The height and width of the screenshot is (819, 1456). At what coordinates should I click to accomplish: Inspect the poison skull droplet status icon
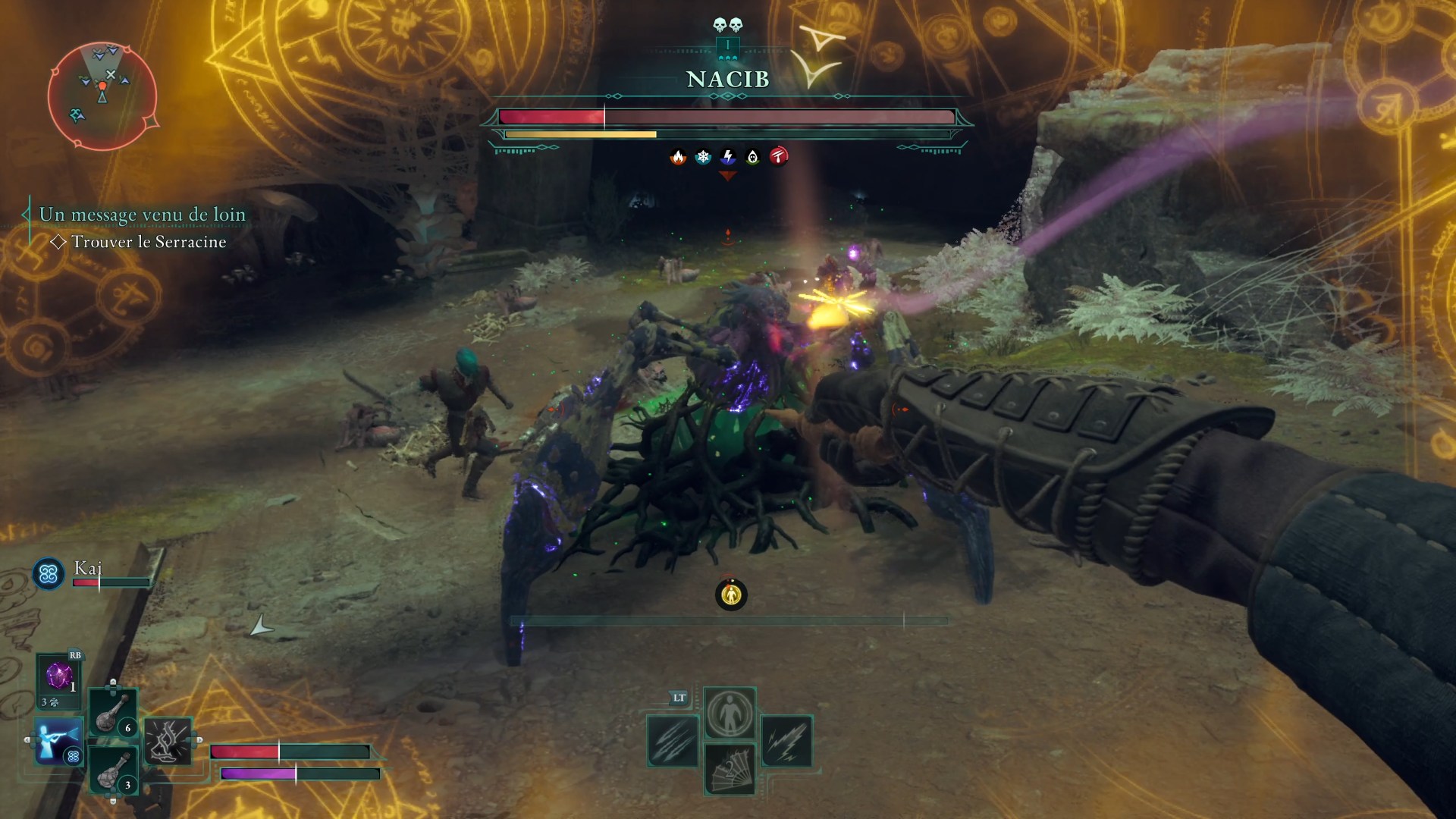[753, 157]
